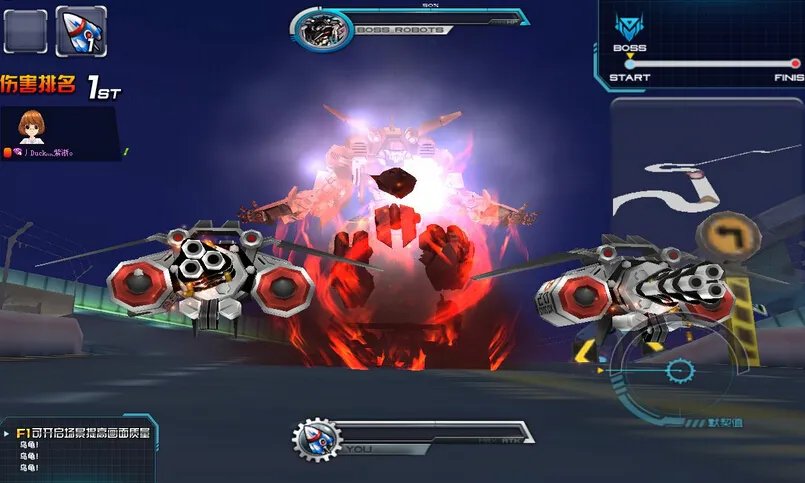The image size is (805, 483).
Task: Click the first-place player's avatar in damage ranking
Action: tap(31, 127)
